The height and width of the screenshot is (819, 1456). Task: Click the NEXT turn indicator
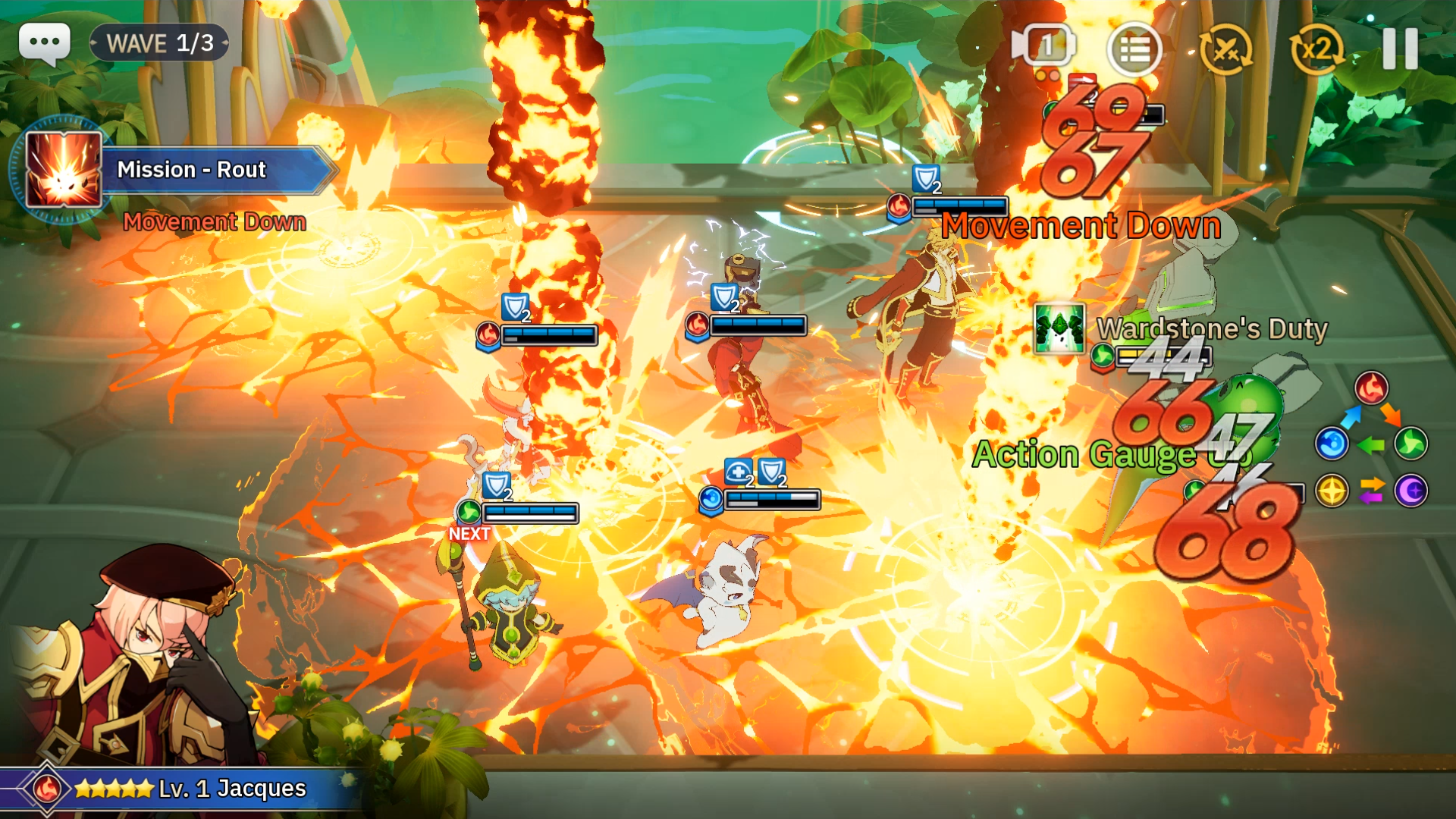point(469,533)
